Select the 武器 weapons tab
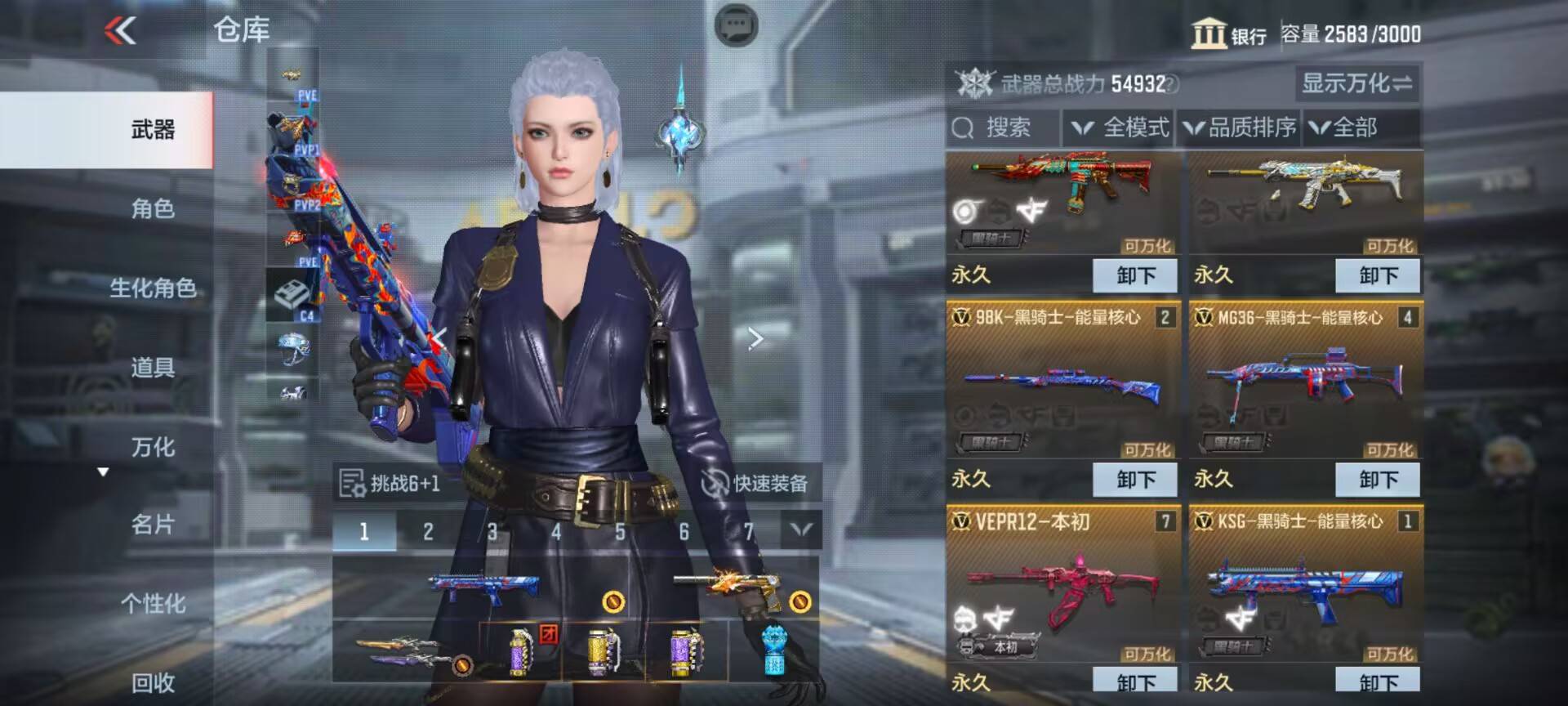The image size is (1568, 706). click(x=153, y=130)
